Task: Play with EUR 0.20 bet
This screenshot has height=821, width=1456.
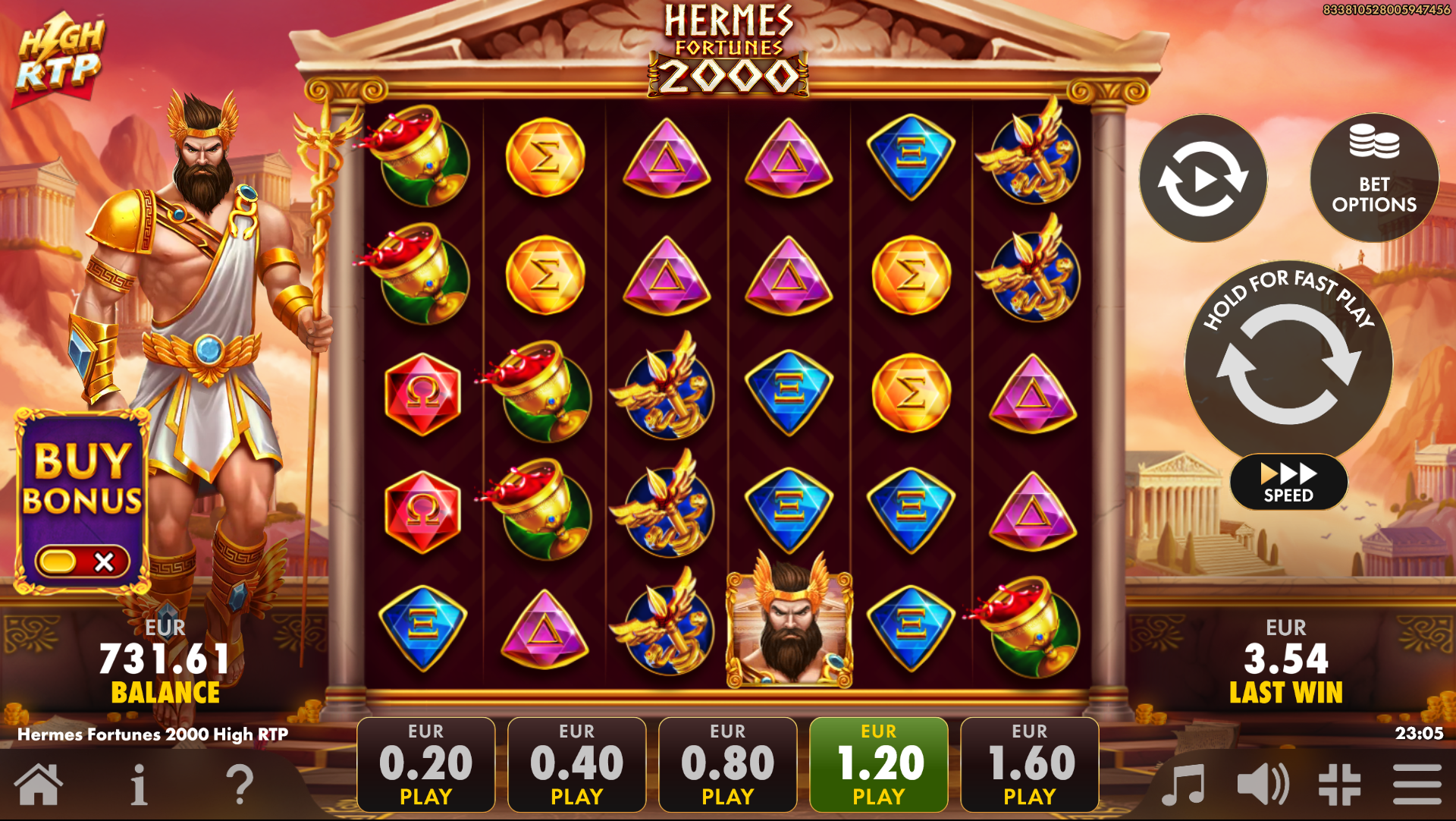Action: click(425, 764)
